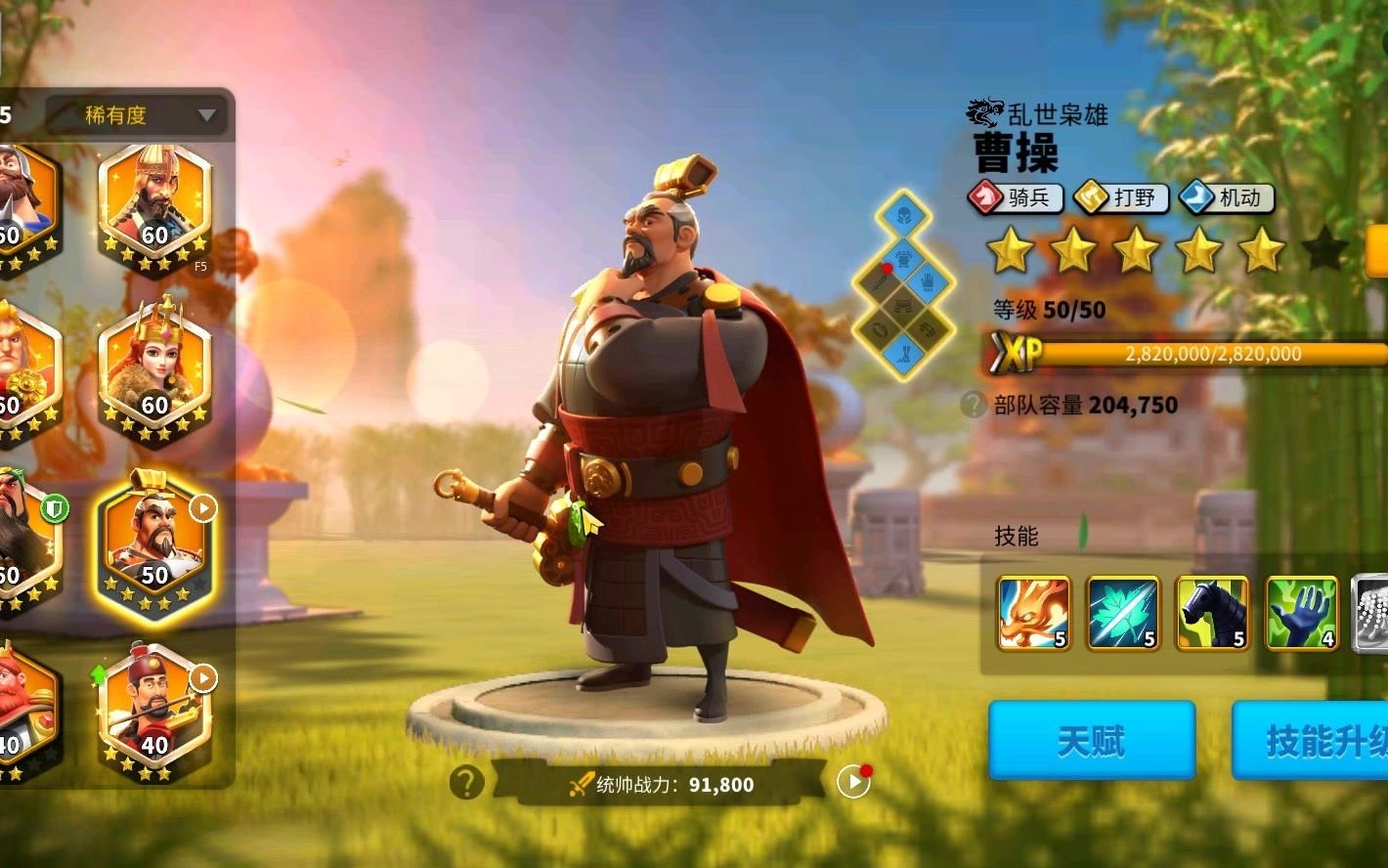Select the level 60 golden-helmet commander portrait
This screenshot has height=868, width=1388.
point(154,206)
